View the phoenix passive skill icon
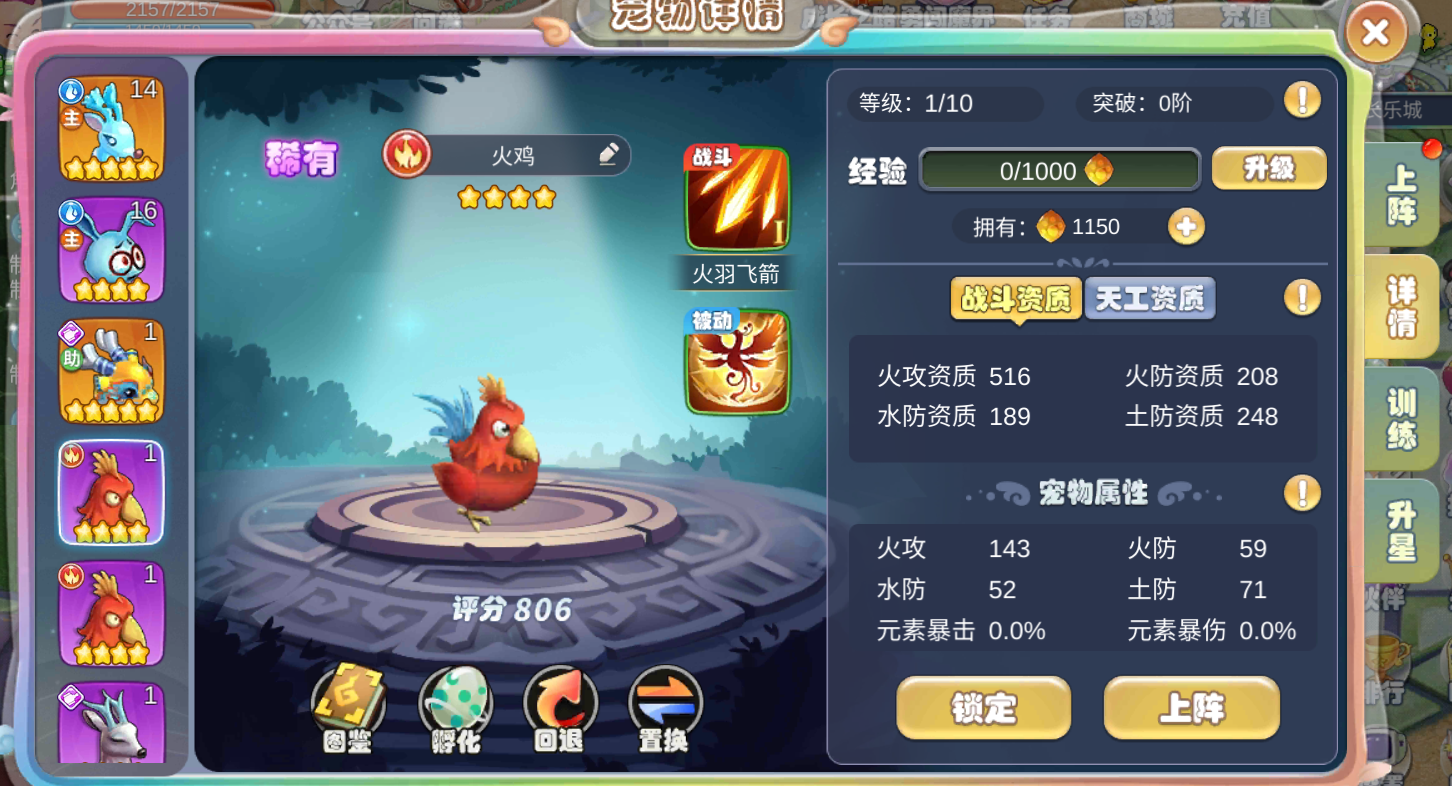The image size is (1452, 786). [736, 362]
